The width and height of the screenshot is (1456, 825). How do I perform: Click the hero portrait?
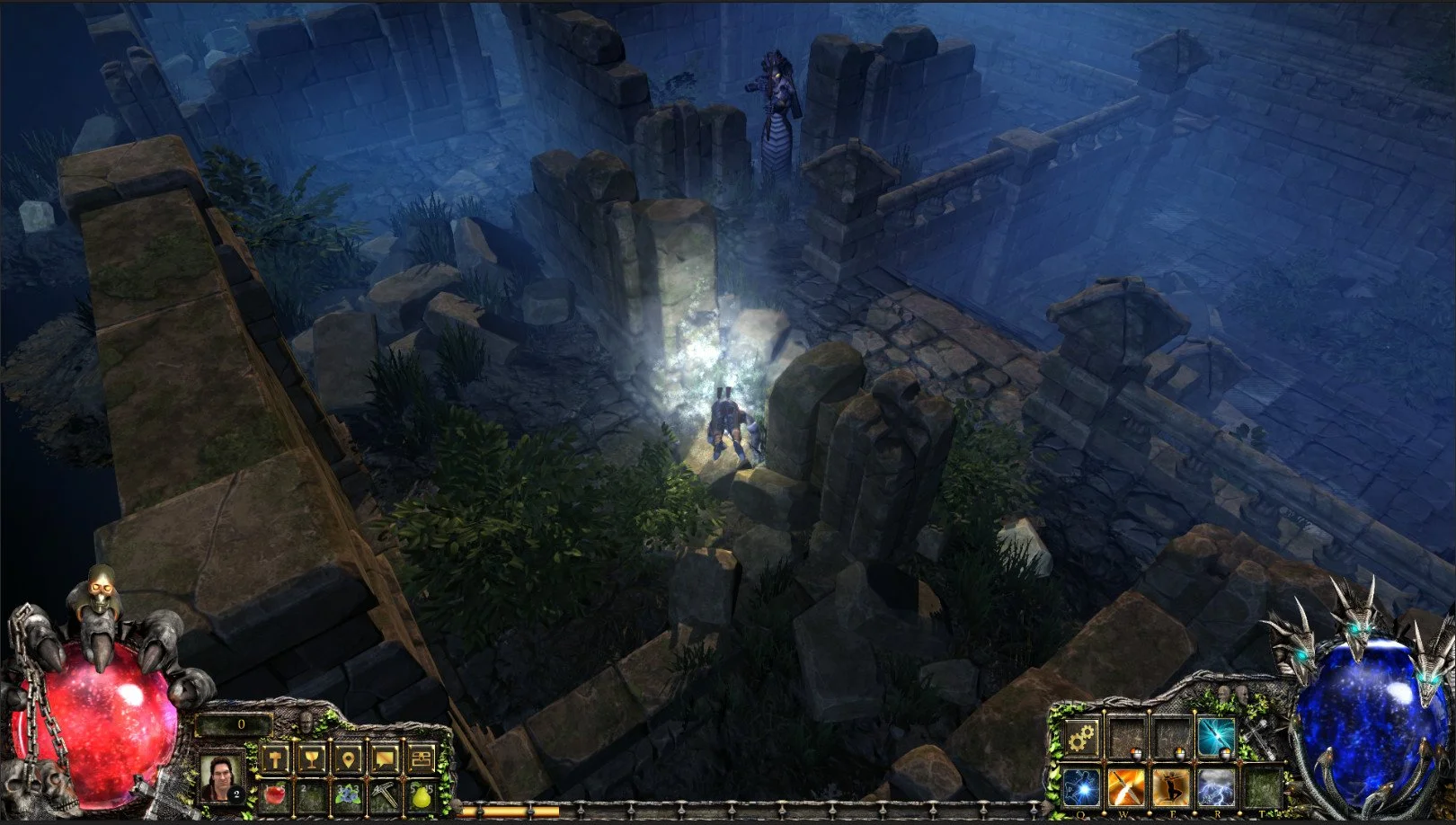coord(222,778)
